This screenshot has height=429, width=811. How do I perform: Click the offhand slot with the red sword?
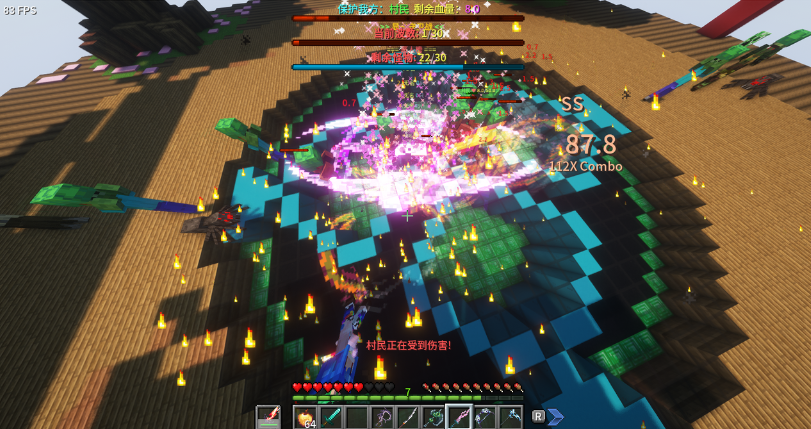[x=268, y=417]
